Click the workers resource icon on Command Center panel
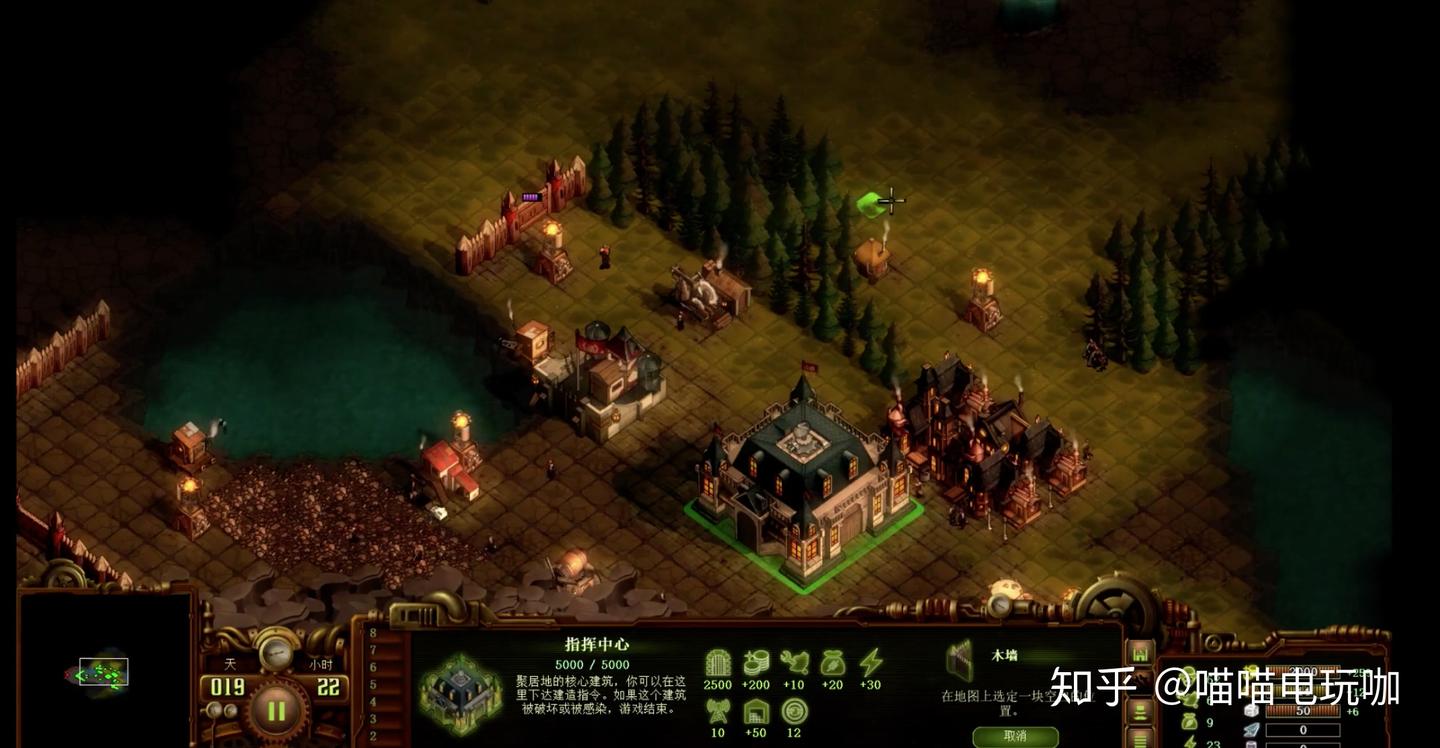 (x=795, y=662)
